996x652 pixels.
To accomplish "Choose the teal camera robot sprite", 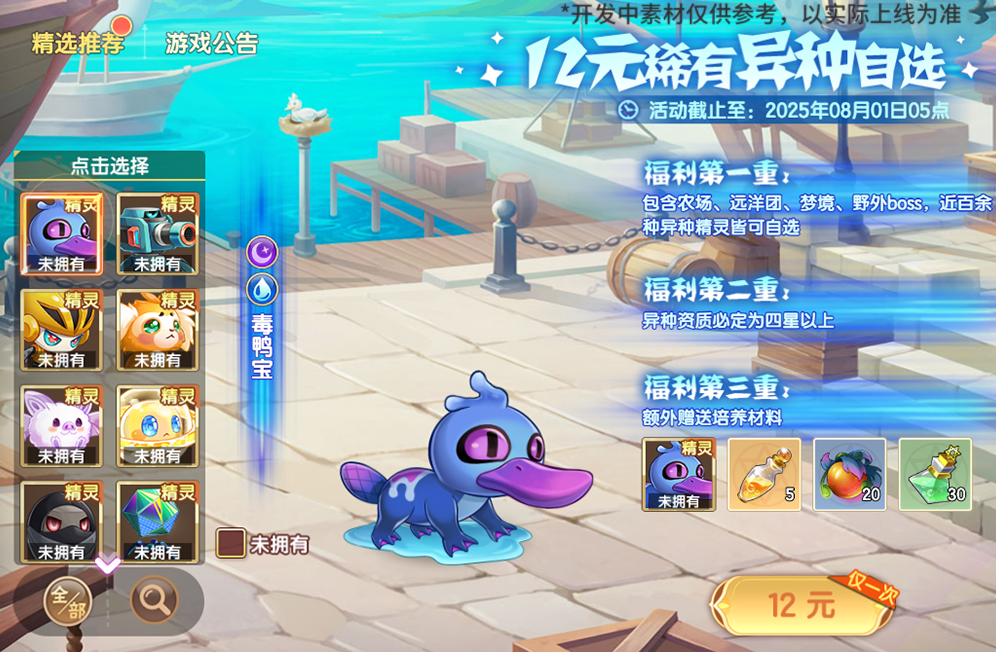I will coord(157,233).
